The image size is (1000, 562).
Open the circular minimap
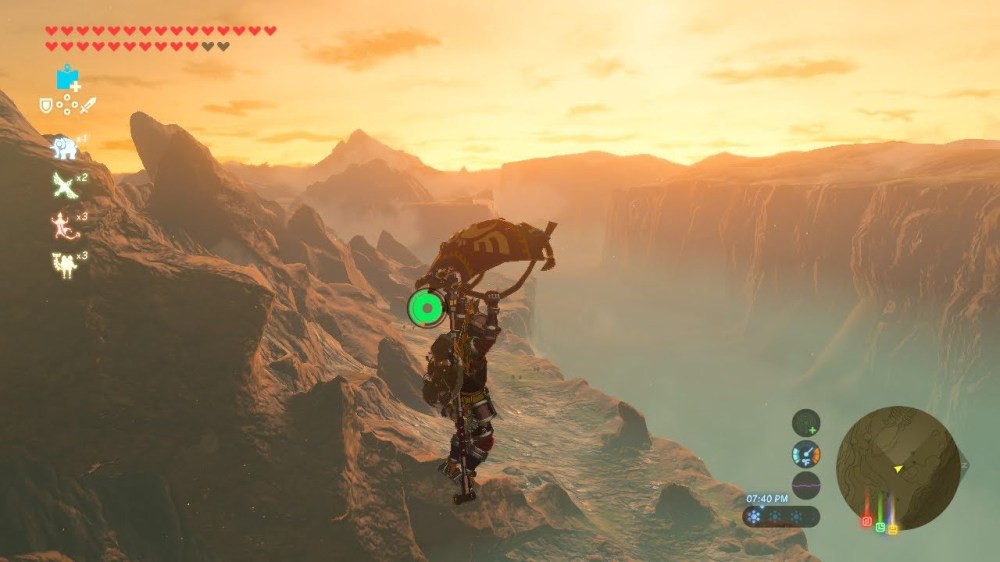(x=898, y=467)
